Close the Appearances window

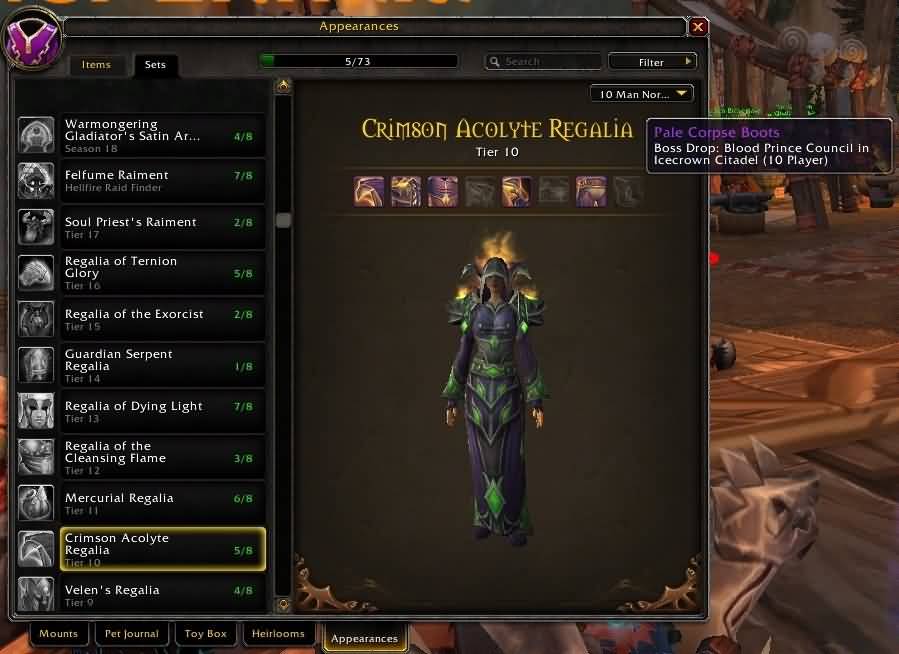(698, 27)
